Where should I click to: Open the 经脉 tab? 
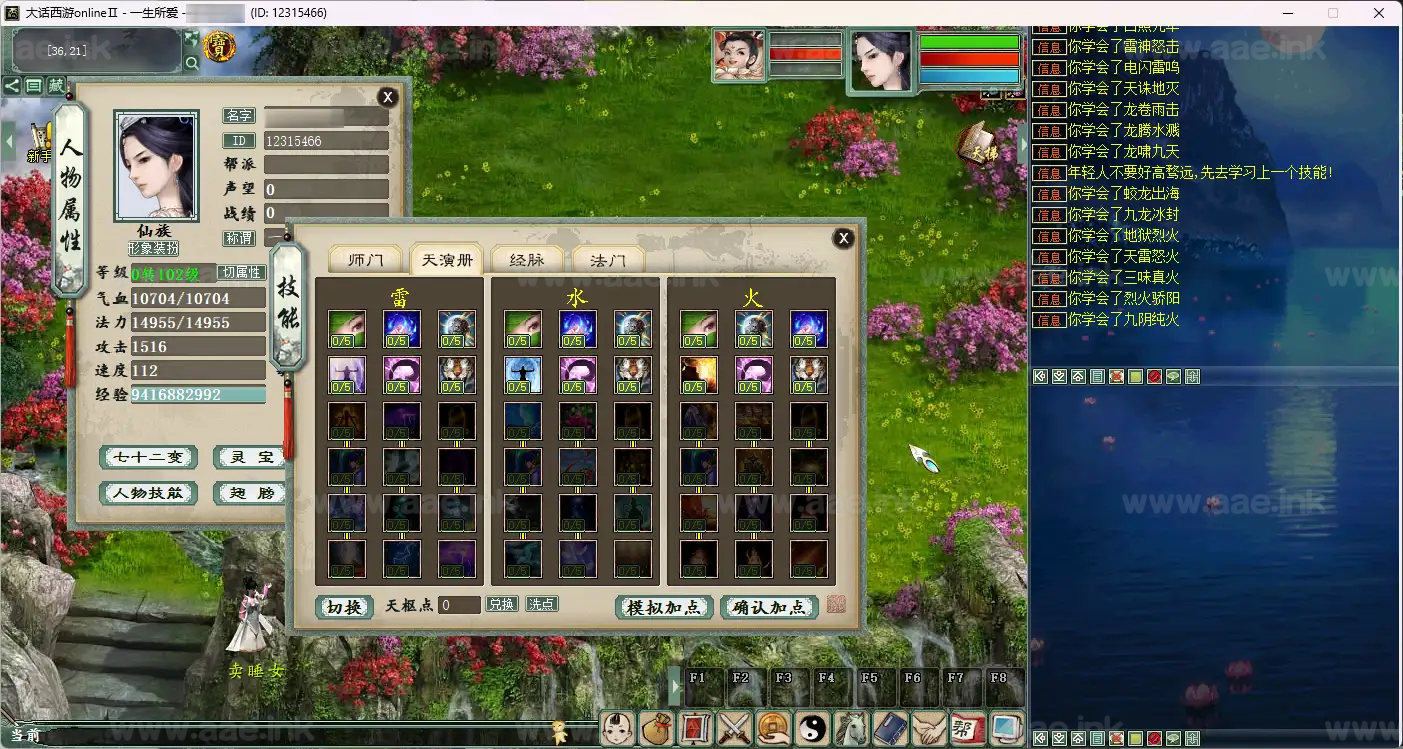click(x=526, y=260)
